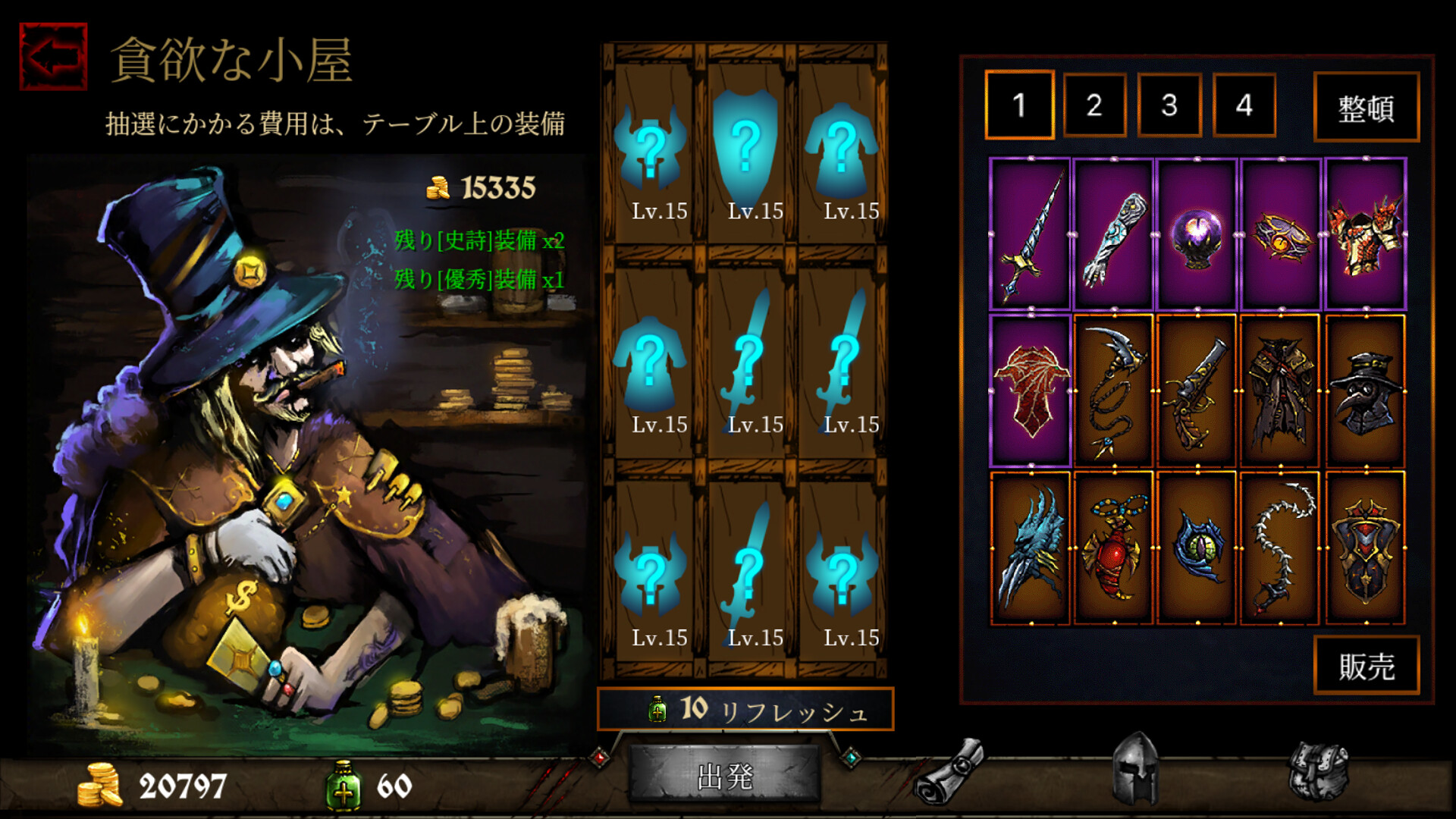Select the green eye charm item
1456x819 pixels.
click(1197, 548)
